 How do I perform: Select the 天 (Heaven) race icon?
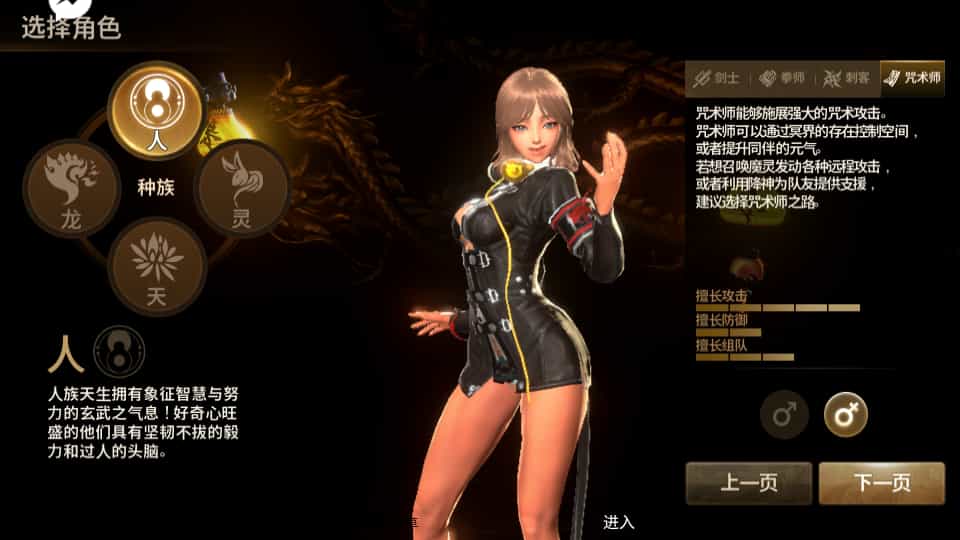coord(157,265)
